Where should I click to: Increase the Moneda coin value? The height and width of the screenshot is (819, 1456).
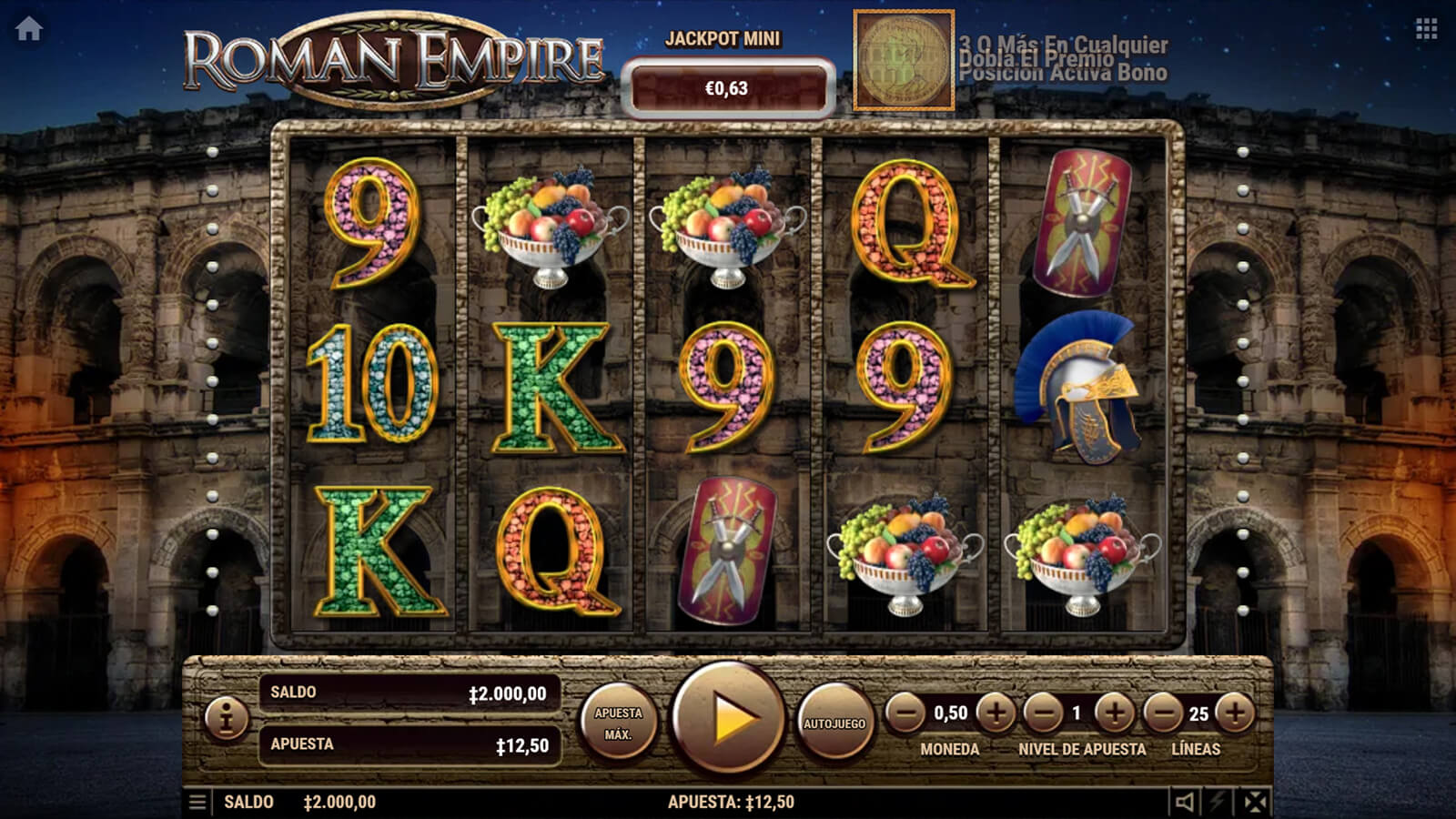coord(996,713)
